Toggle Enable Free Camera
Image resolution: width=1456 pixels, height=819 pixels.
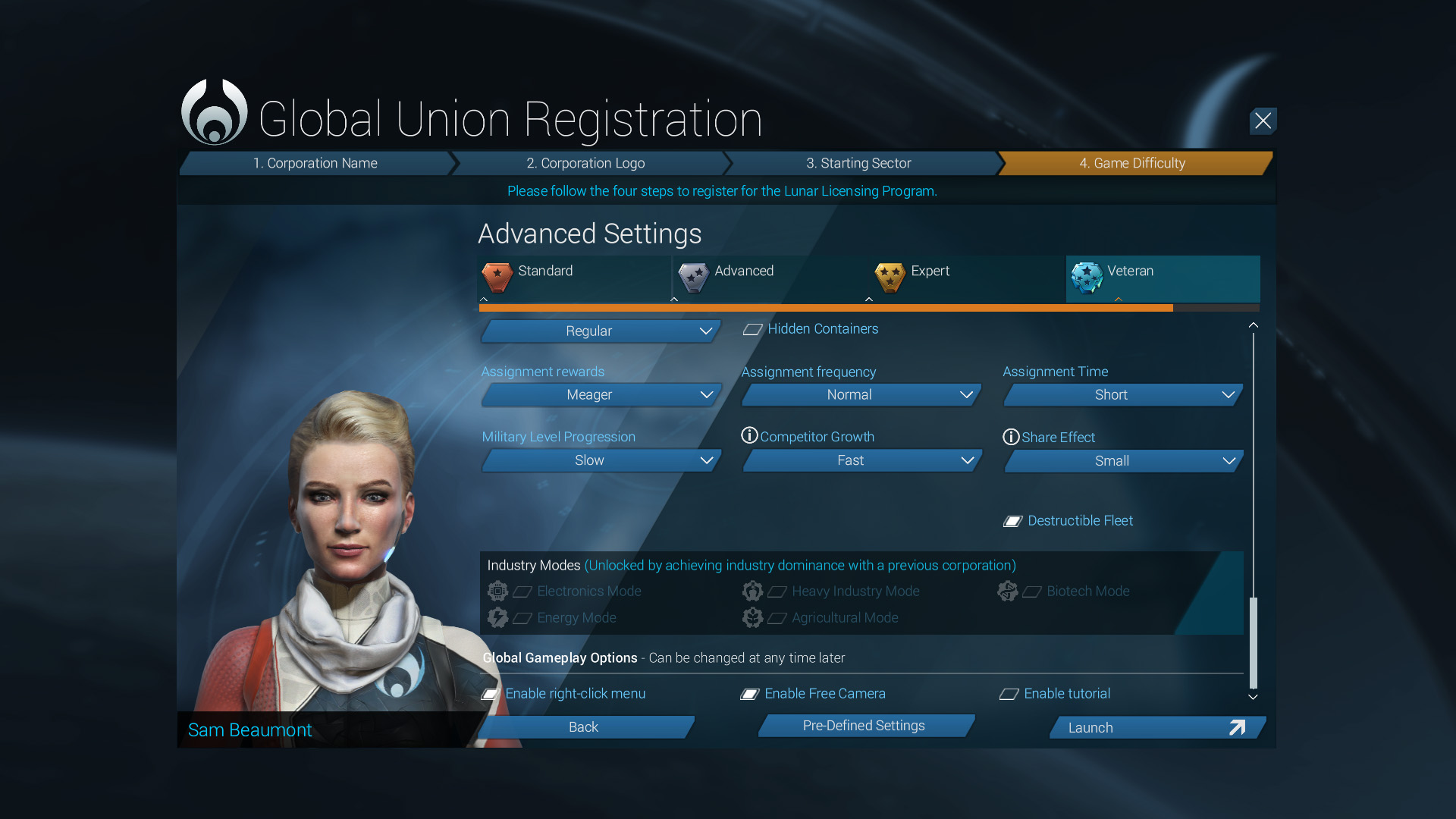(x=750, y=694)
